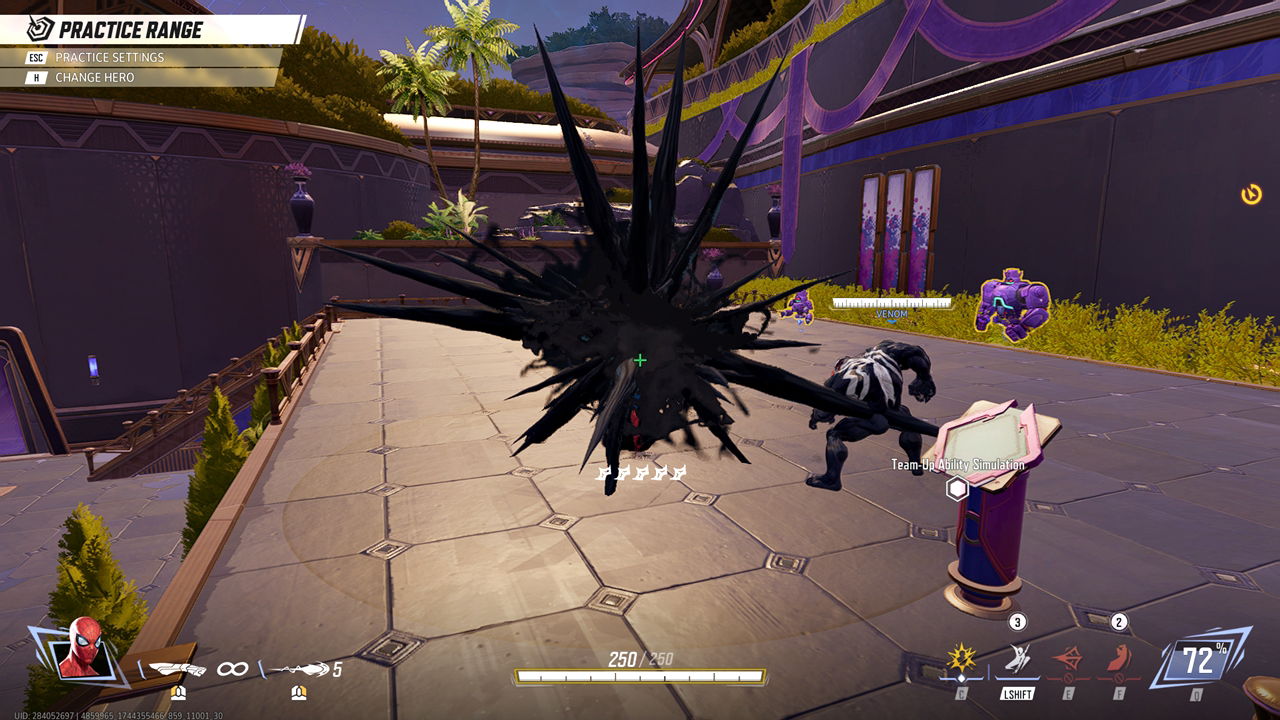Click the hexagon Team-Up Ability Simulation icon
This screenshot has width=1280, height=720.
tap(956, 487)
